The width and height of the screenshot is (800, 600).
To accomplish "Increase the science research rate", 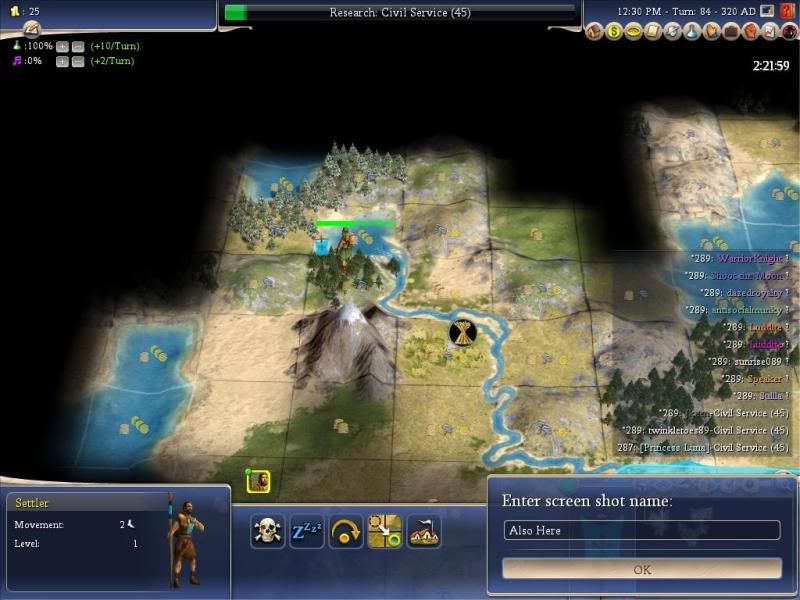I will (62, 46).
